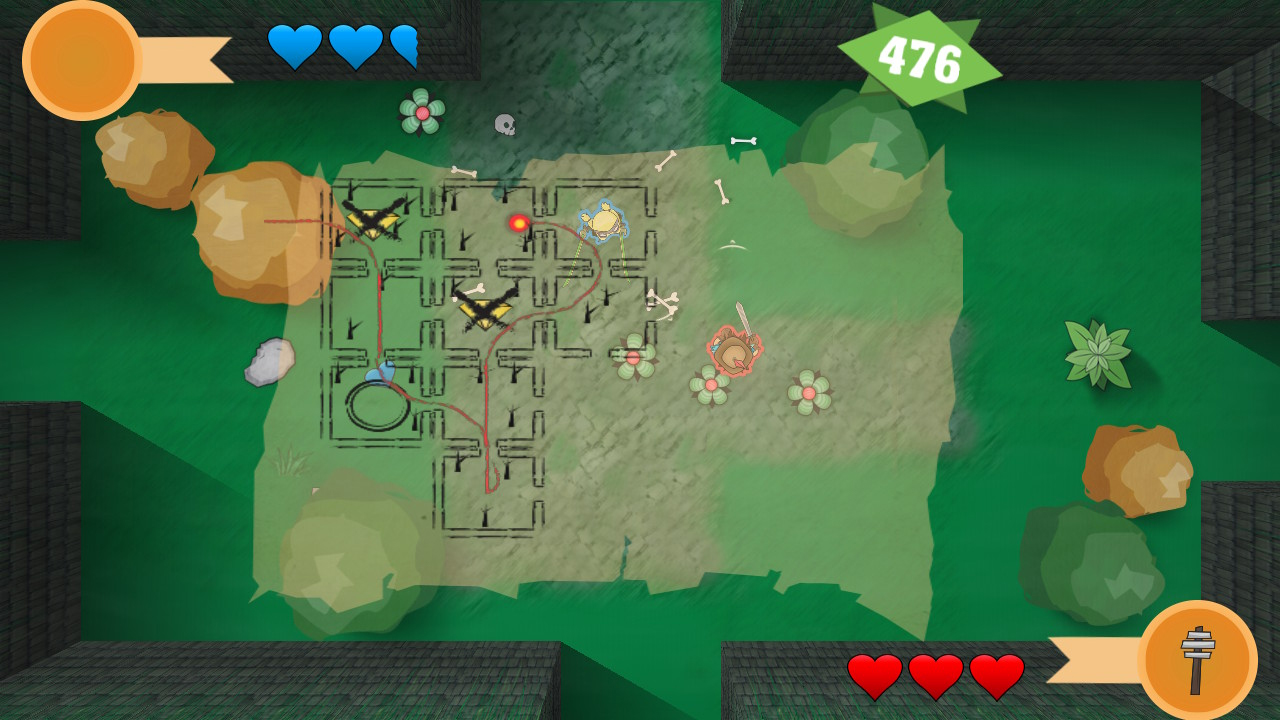Click the half-filled blue heart

406,46
